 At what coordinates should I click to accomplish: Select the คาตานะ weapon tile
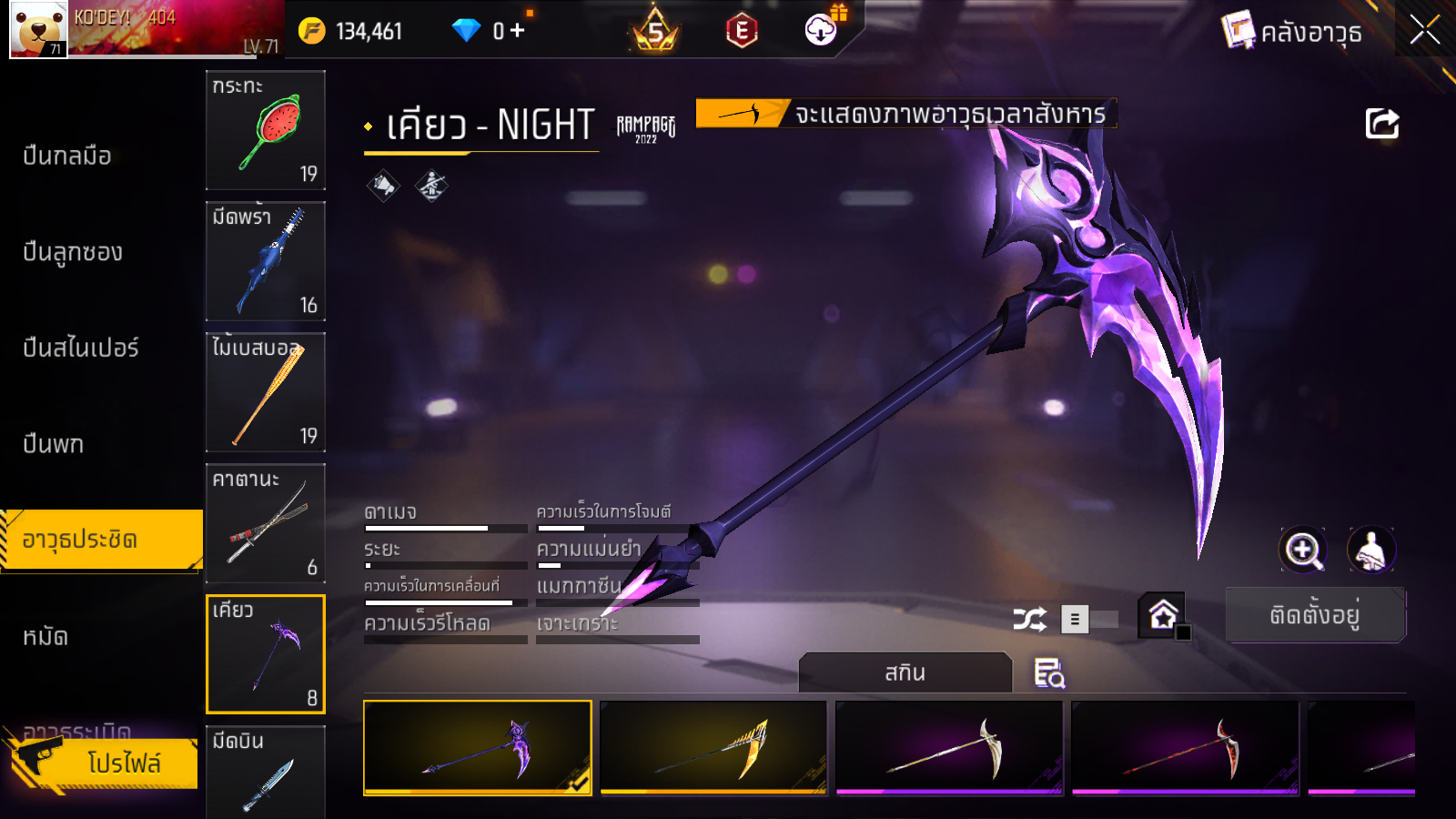pos(266,523)
